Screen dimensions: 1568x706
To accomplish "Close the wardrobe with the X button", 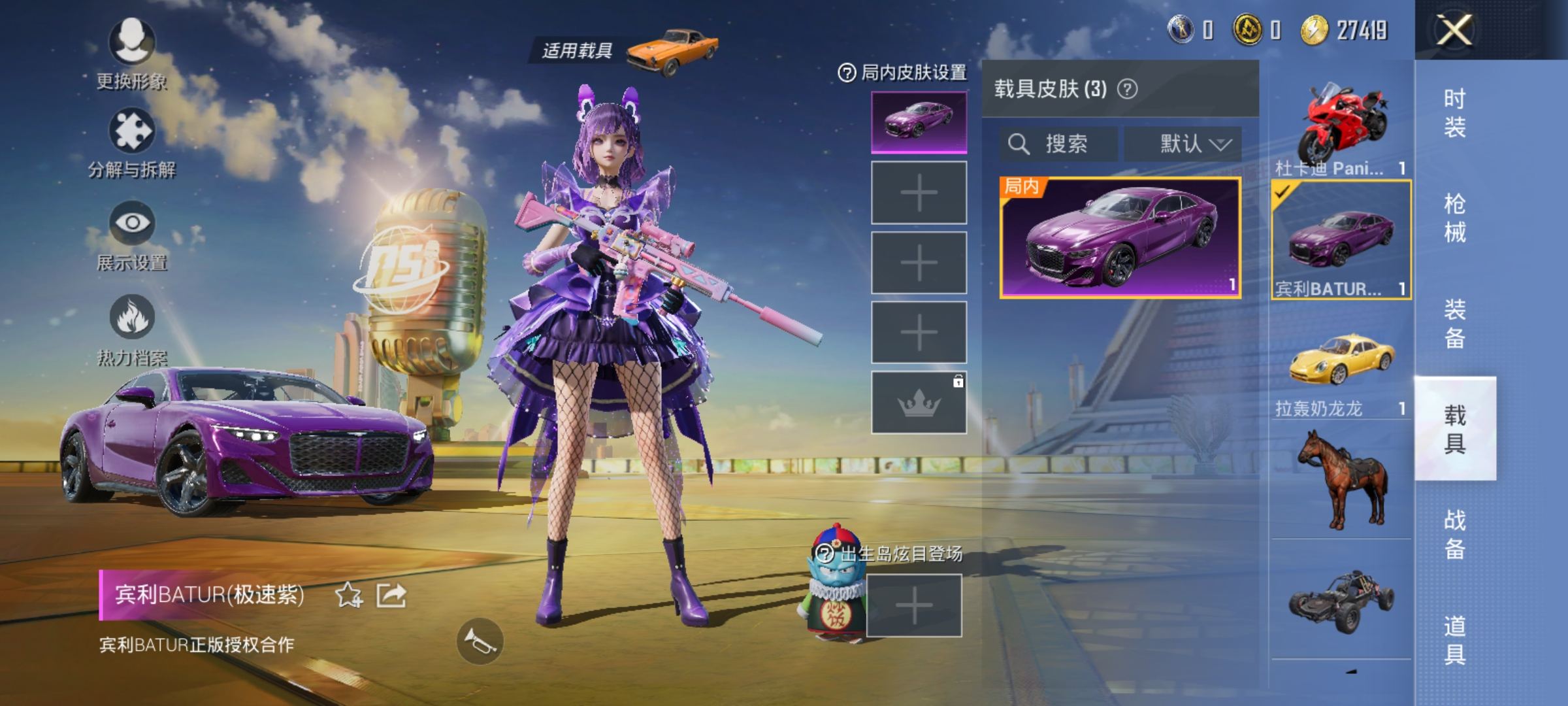I will tap(1454, 30).
